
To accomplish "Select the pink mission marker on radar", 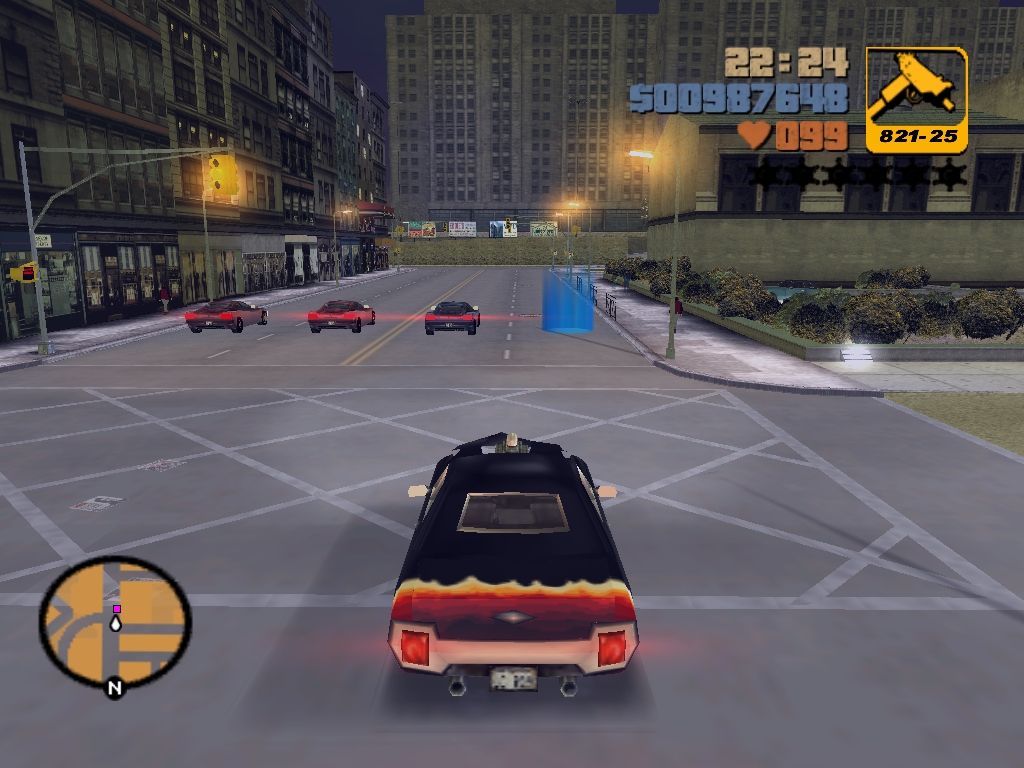I will pyautogui.click(x=117, y=608).
